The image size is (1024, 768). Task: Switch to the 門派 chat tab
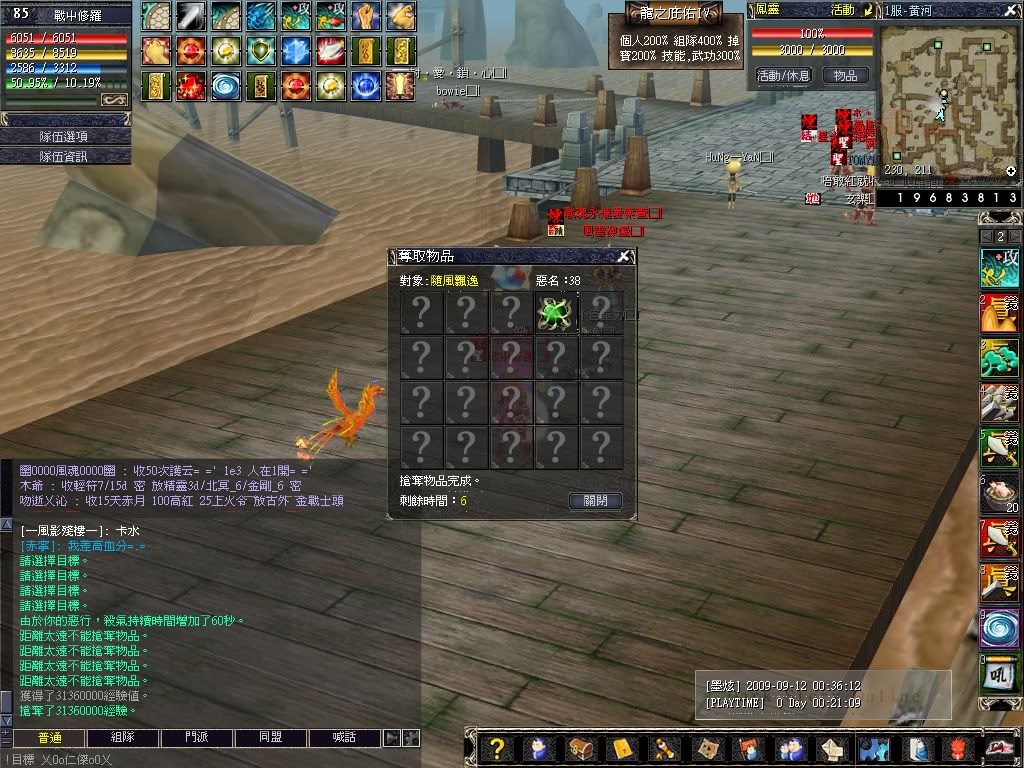click(x=197, y=738)
